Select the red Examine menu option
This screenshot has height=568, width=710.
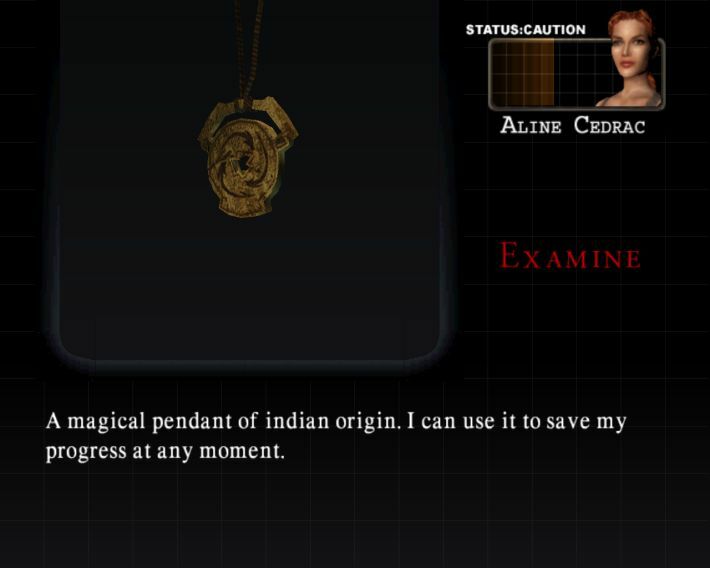tap(570, 258)
